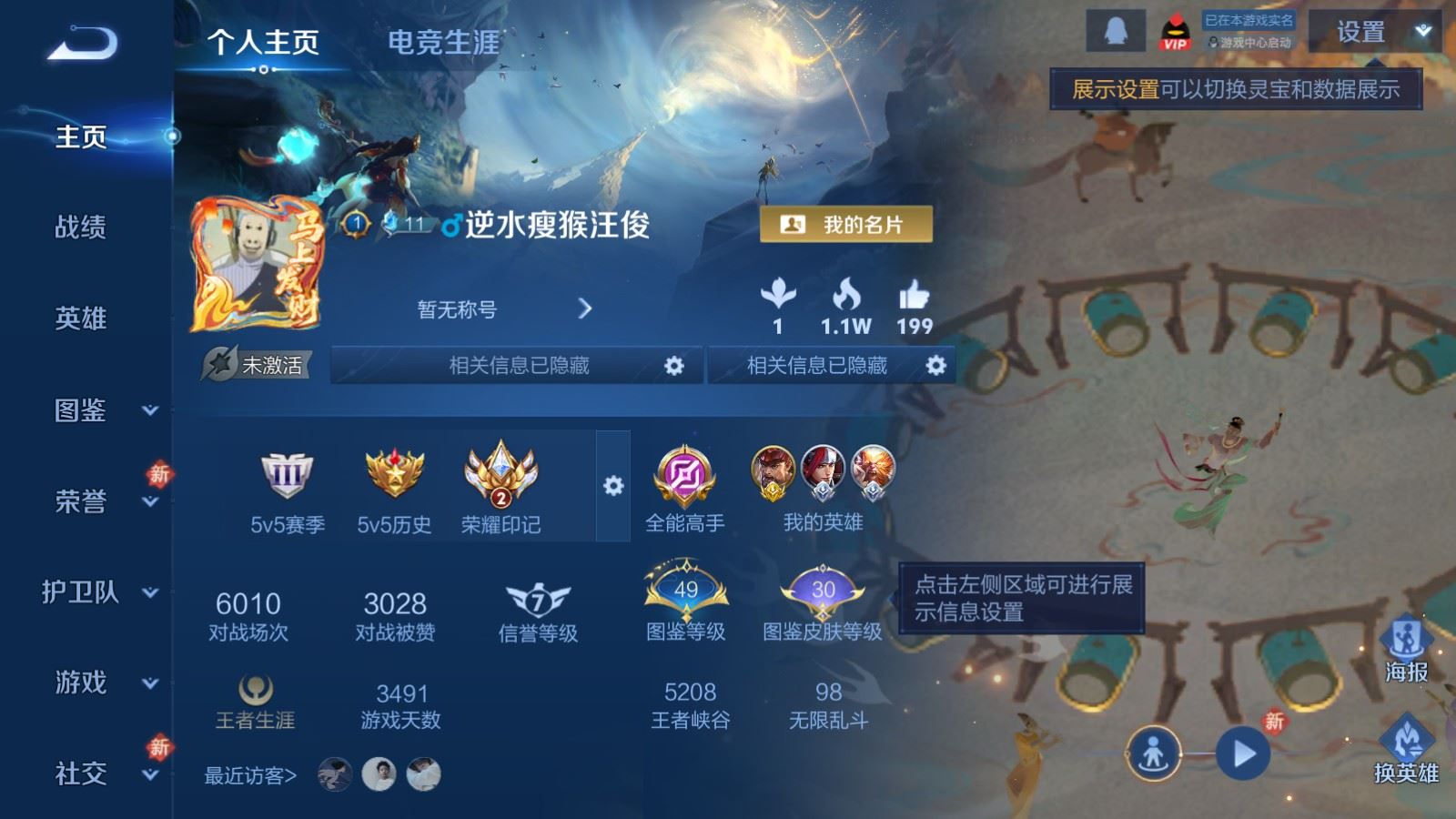Viewport: 1456px width, 819px height.
Task: Select the 荣耀印记 badge emblem
Action: click(x=498, y=475)
